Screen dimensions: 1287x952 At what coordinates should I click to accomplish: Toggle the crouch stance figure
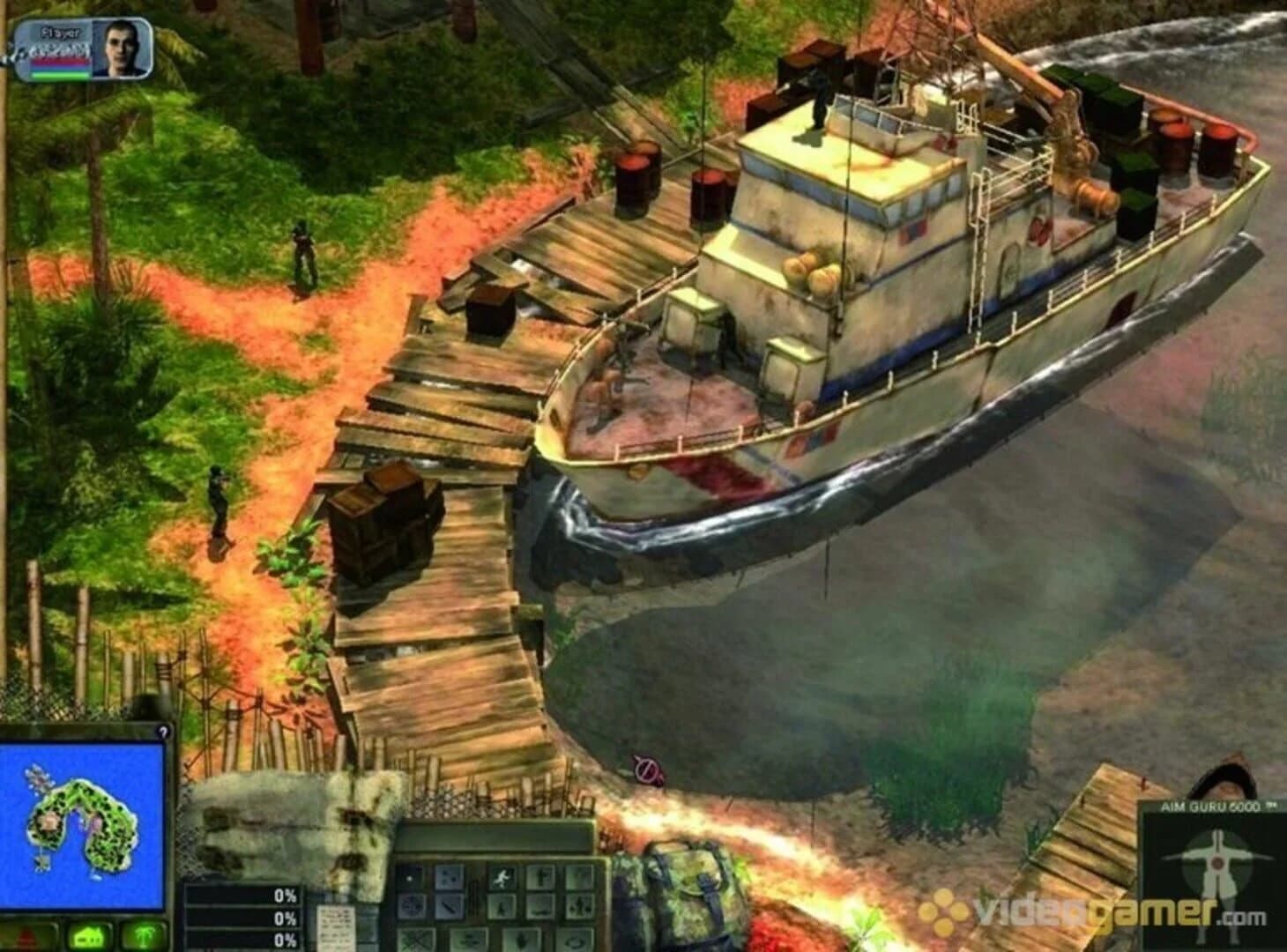pyautogui.click(x=501, y=907)
